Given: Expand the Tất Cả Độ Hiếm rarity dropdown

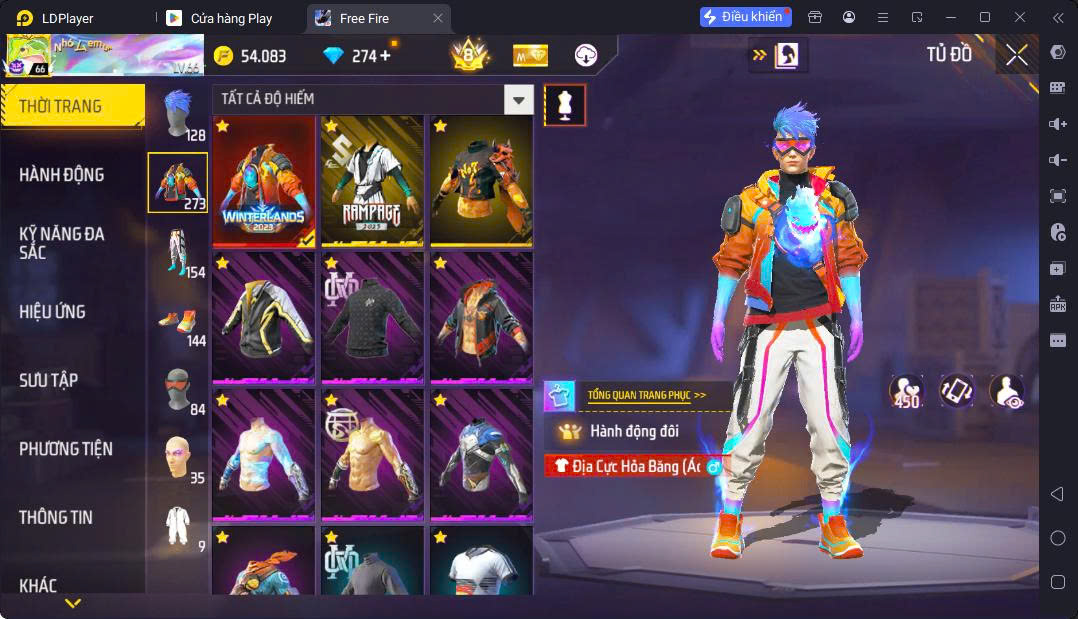Looking at the screenshot, I should pyautogui.click(x=518, y=99).
